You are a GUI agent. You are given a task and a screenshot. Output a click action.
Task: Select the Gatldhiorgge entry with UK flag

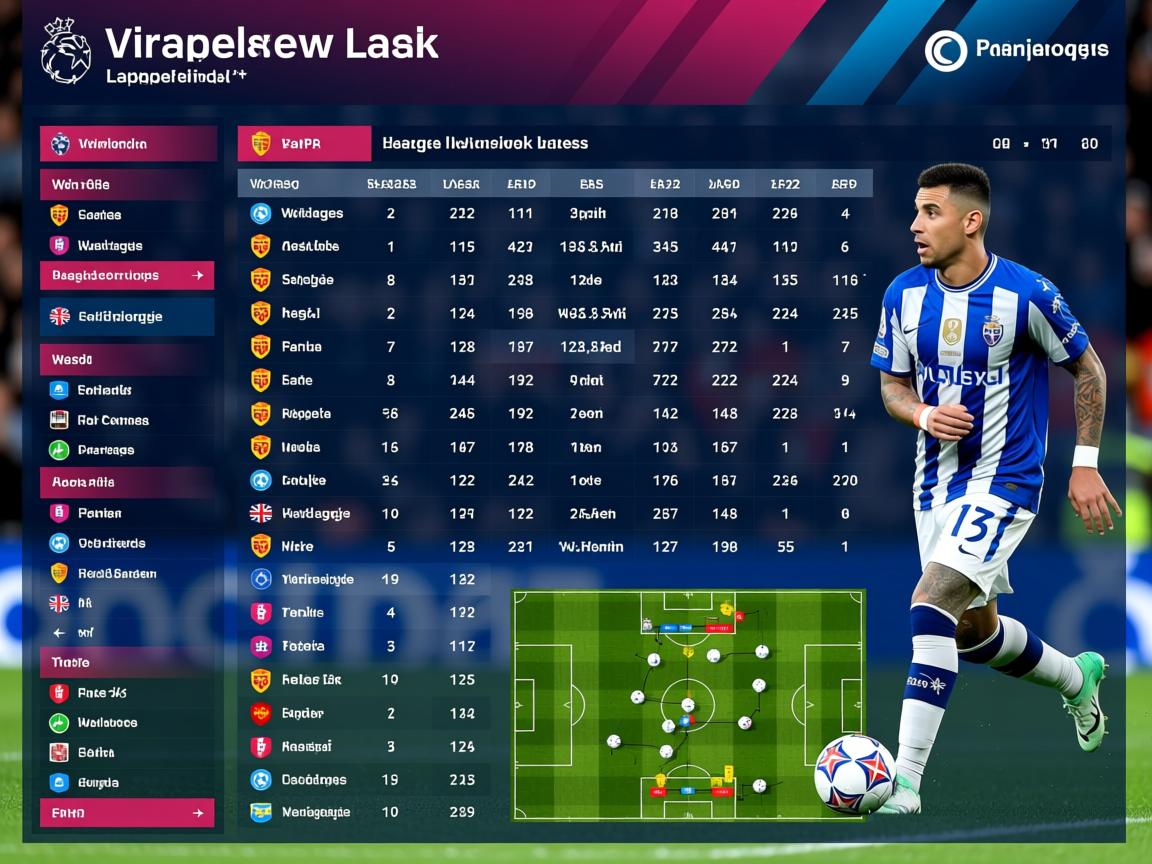point(127,316)
